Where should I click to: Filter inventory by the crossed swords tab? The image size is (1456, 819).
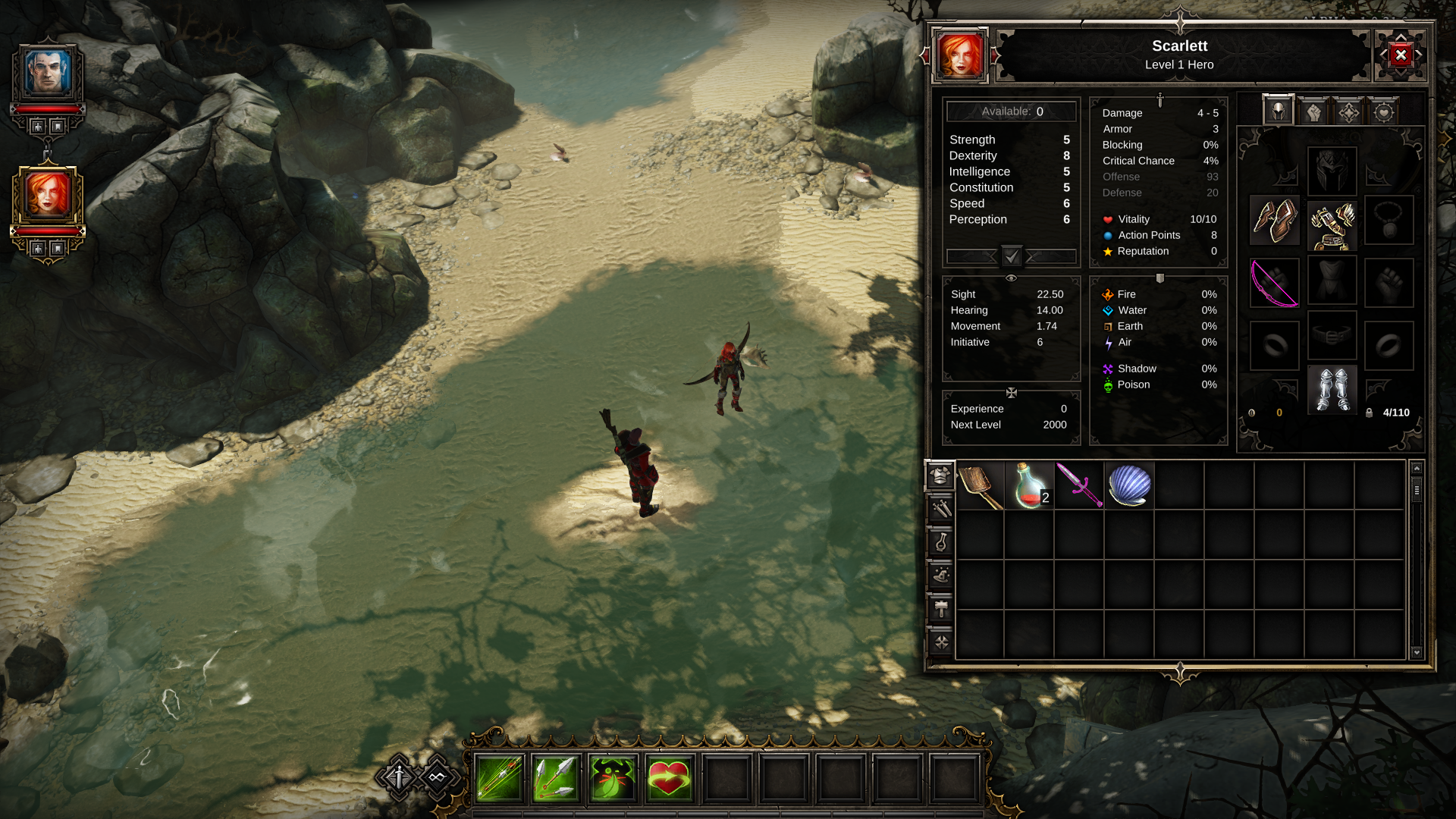(x=941, y=509)
